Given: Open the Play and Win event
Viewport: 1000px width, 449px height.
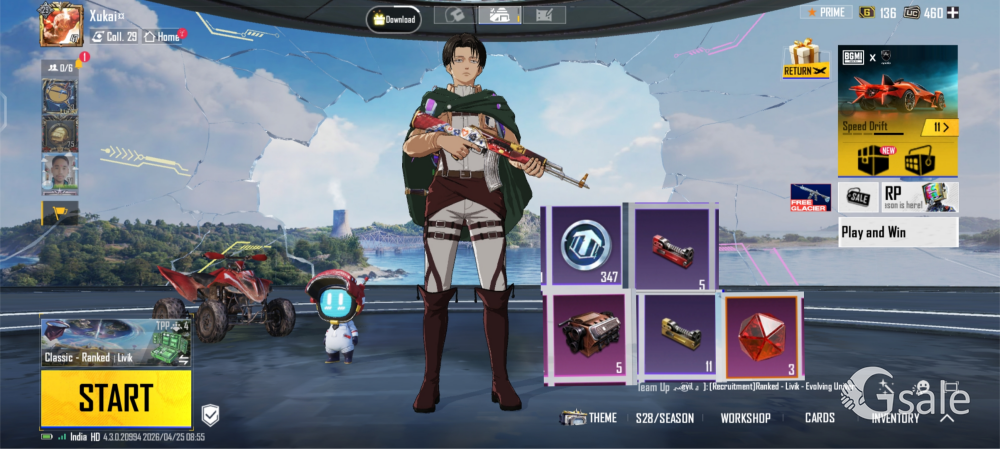Looking at the screenshot, I should 897,232.
